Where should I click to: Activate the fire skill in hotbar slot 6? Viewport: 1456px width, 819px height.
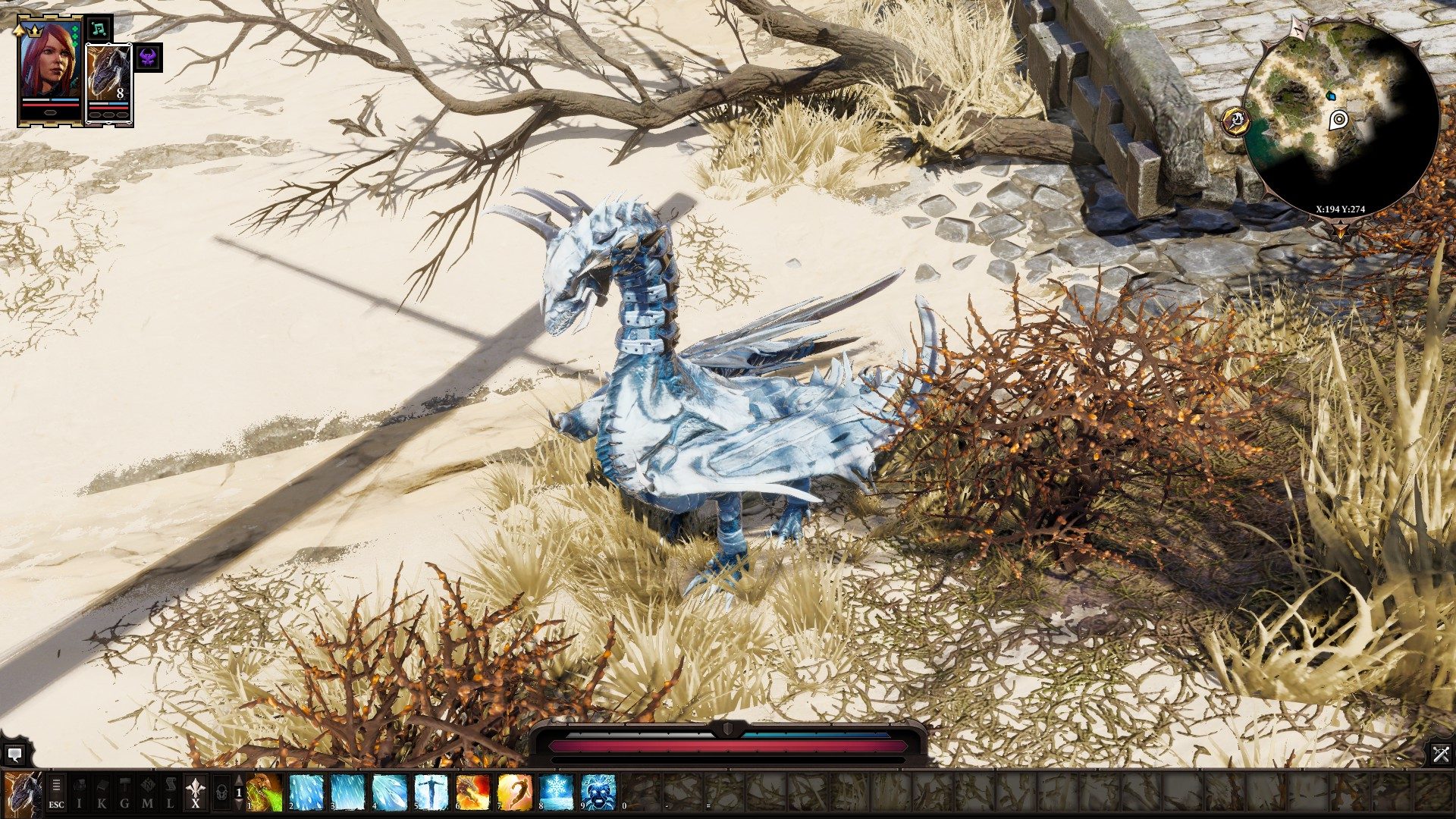(471, 792)
